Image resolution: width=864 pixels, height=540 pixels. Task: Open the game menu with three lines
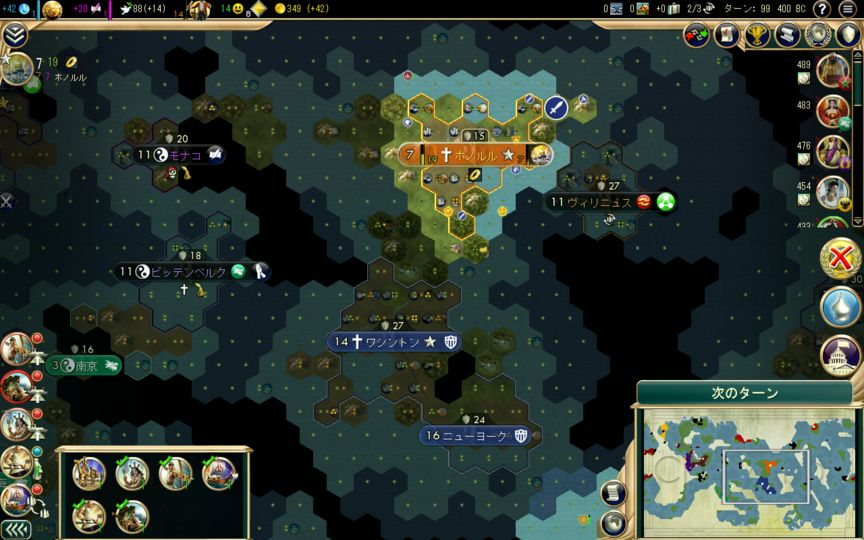(x=849, y=9)
